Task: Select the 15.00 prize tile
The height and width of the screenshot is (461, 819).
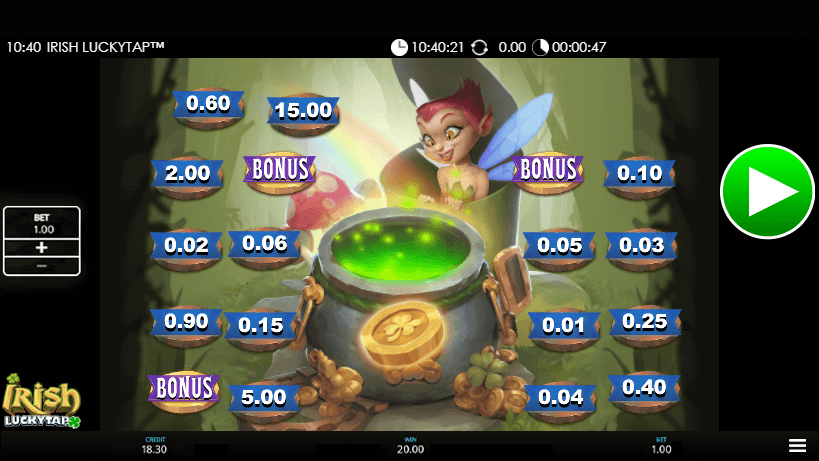Action: pos(303,110)
